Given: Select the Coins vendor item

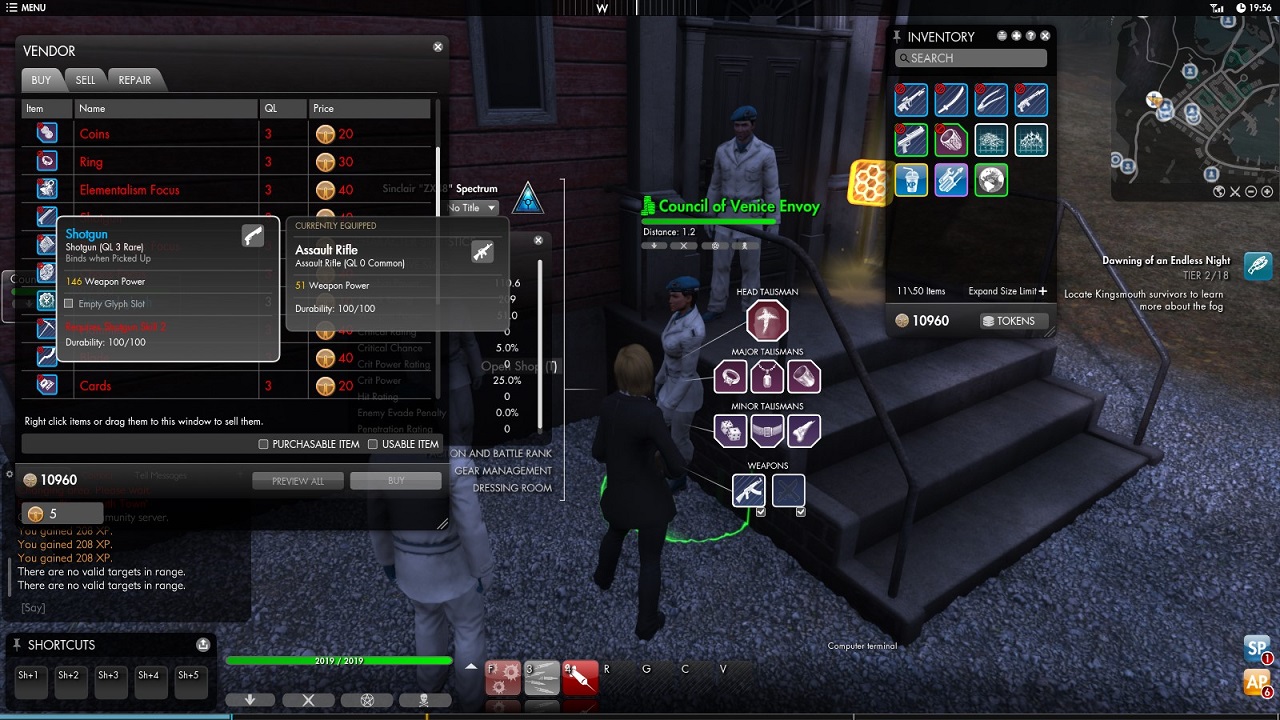Looking at the screenshot, I should pyautogui.click(x=95, y=134).
